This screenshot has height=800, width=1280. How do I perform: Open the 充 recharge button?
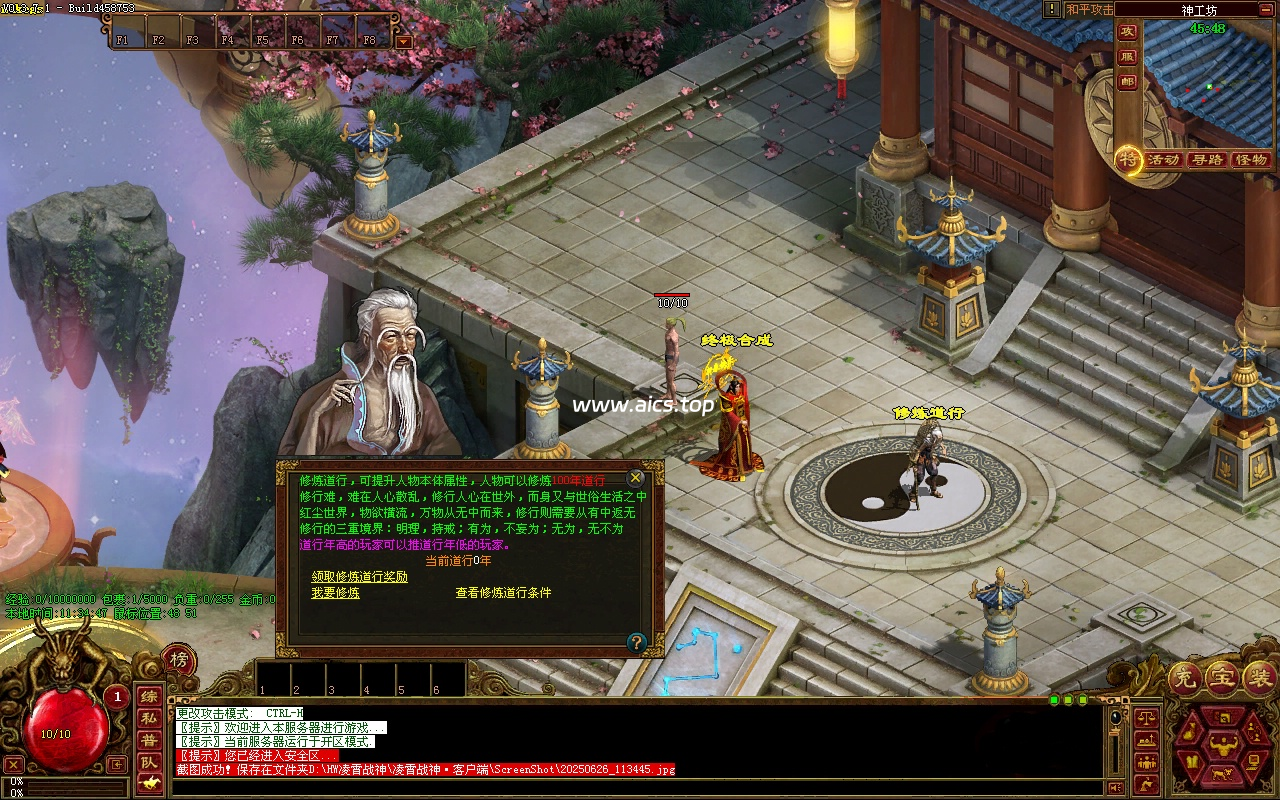click(1184, 679)
